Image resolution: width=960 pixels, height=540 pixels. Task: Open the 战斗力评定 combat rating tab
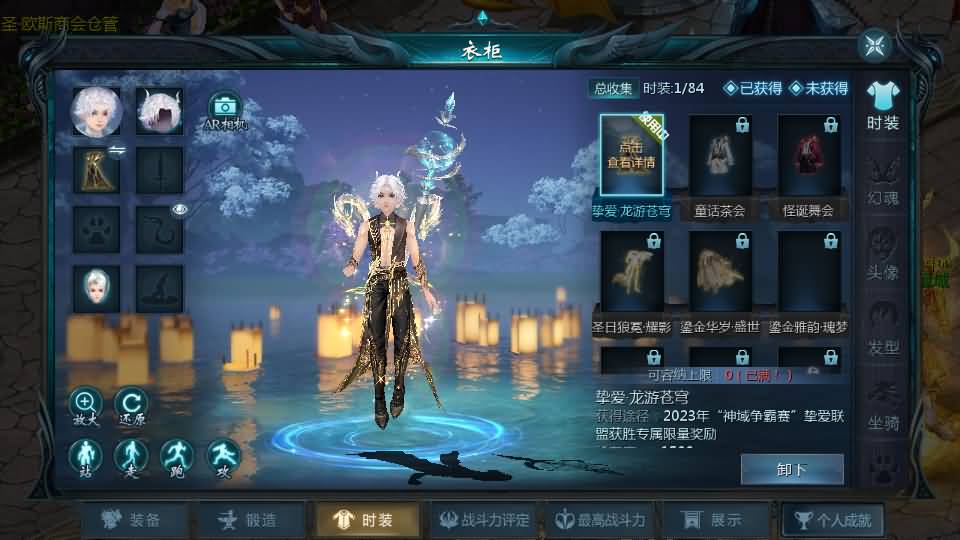click(482, 520)
